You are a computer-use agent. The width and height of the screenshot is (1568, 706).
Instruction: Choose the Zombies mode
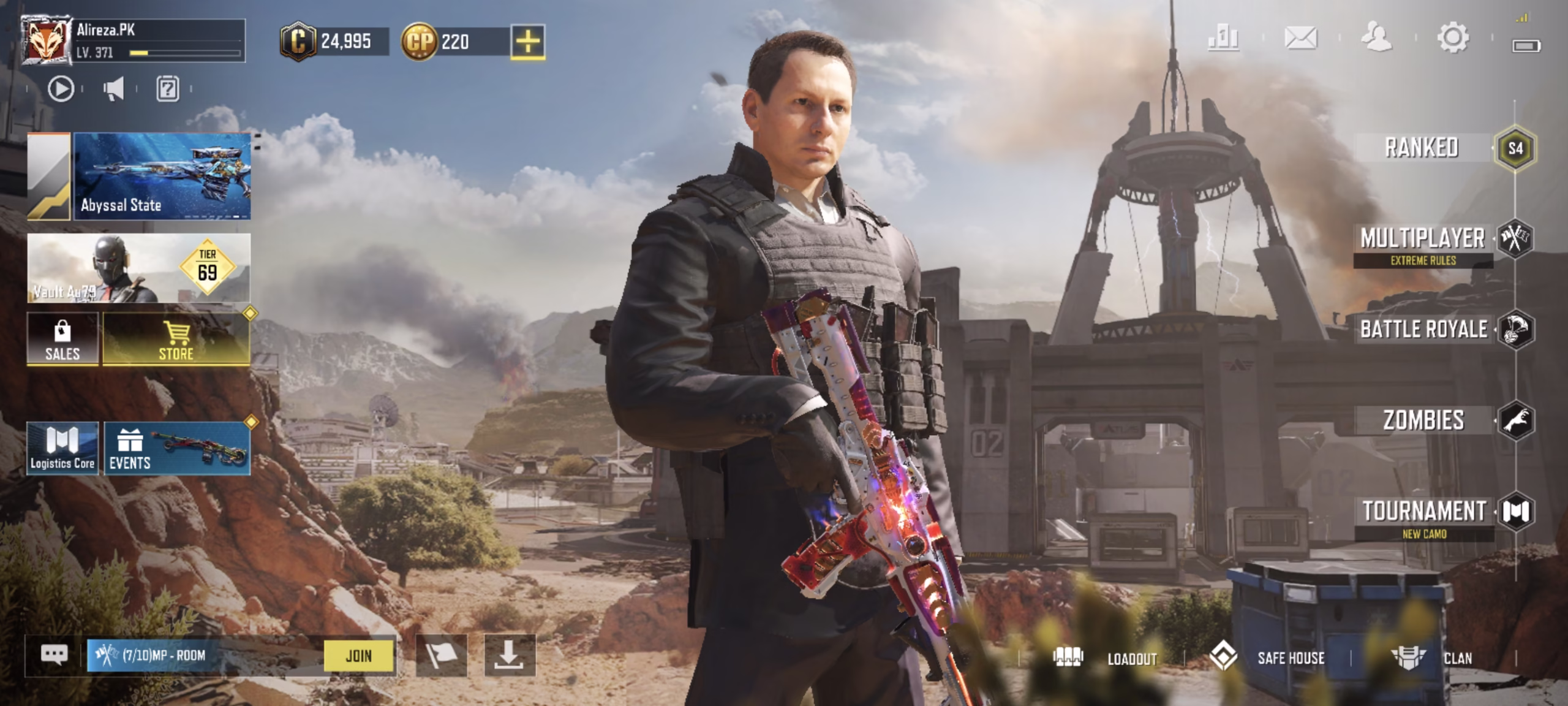point(1423,420)
